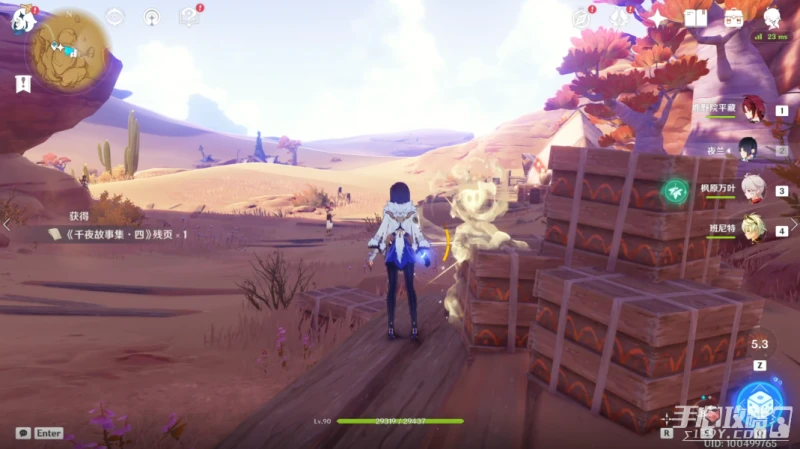Viewport: 800px width, 449px height.
Task: Use the quick-use gadget showing 5.3 cooldown
Action: click(x=760, y=345)
